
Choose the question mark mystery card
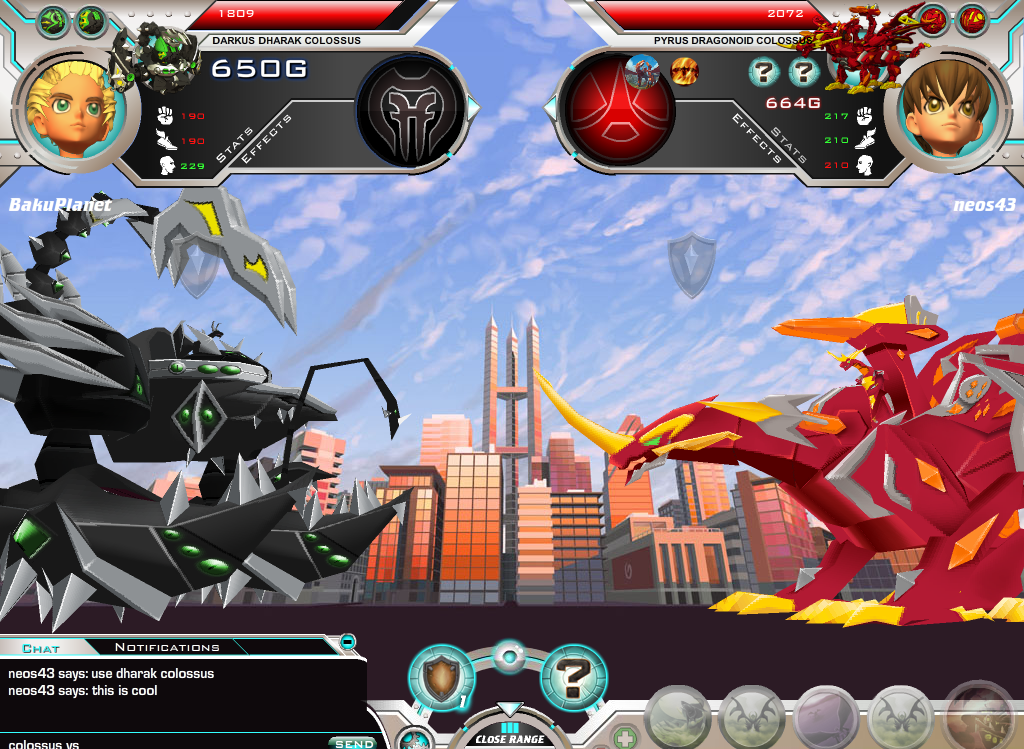[x=574, y=679]
